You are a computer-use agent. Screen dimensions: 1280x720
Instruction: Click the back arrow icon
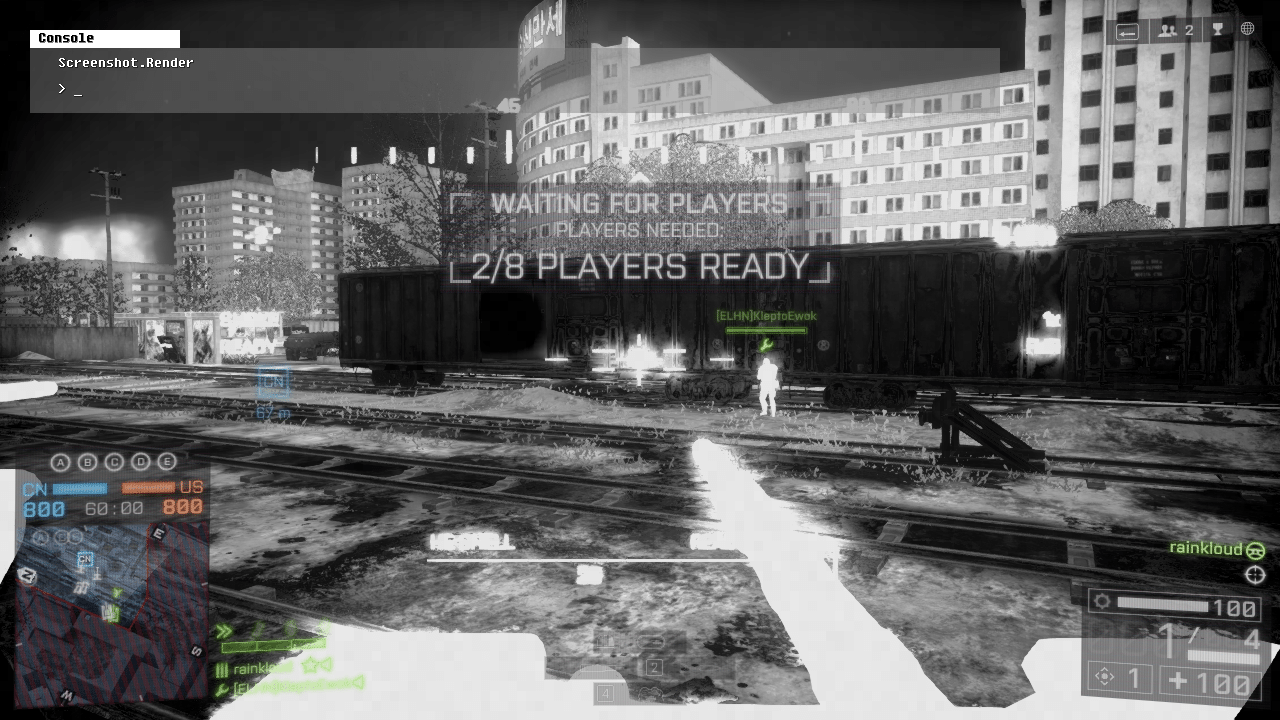pos(1127,31)
